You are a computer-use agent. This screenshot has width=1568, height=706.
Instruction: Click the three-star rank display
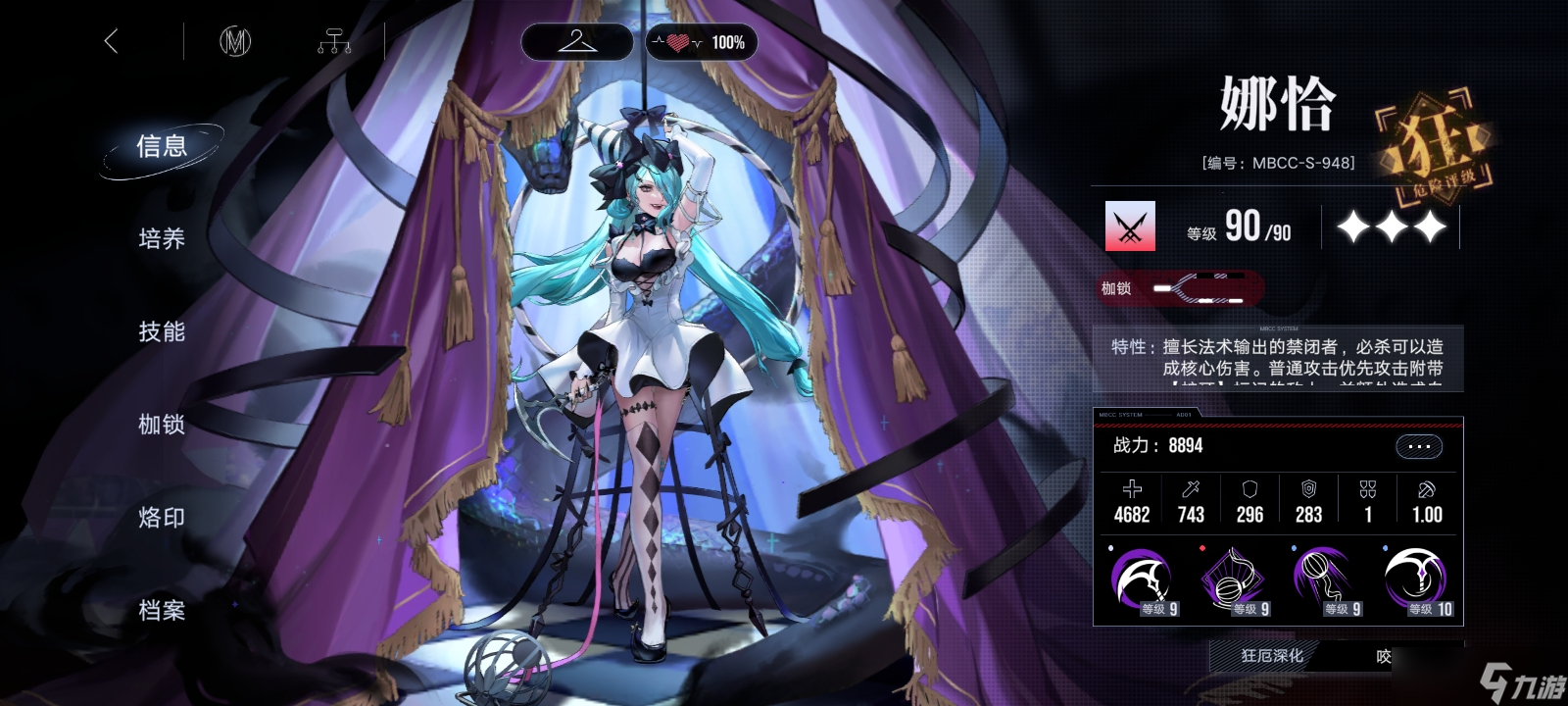tap(1391, 227)
